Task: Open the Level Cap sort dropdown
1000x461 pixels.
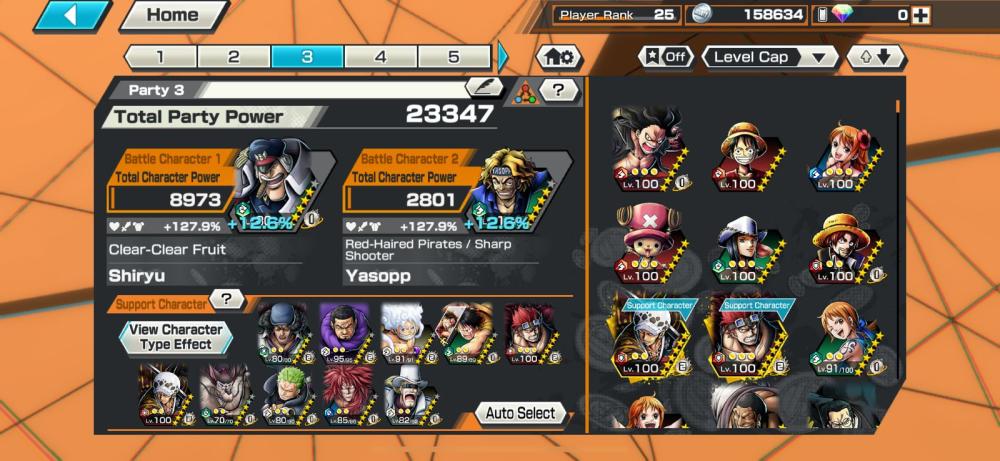Action: pos(770,57)
